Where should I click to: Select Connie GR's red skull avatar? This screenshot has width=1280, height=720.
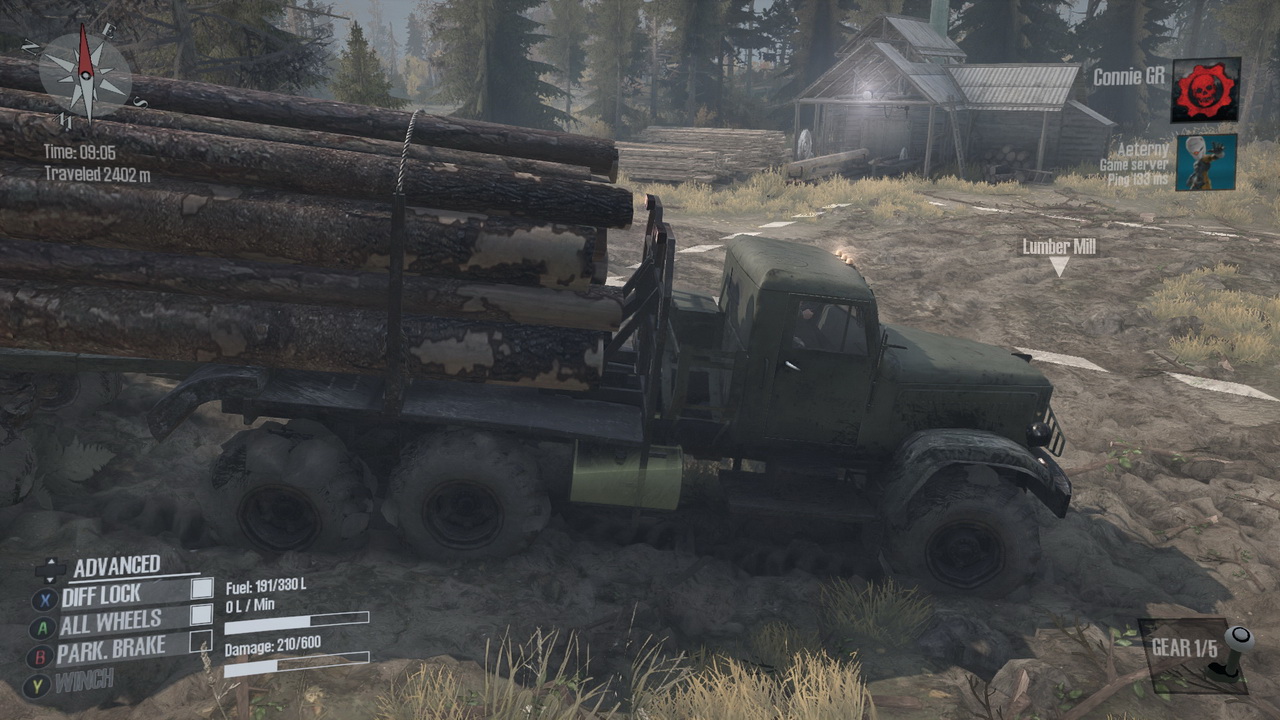pyautogui.click(x=1206, y=90)
